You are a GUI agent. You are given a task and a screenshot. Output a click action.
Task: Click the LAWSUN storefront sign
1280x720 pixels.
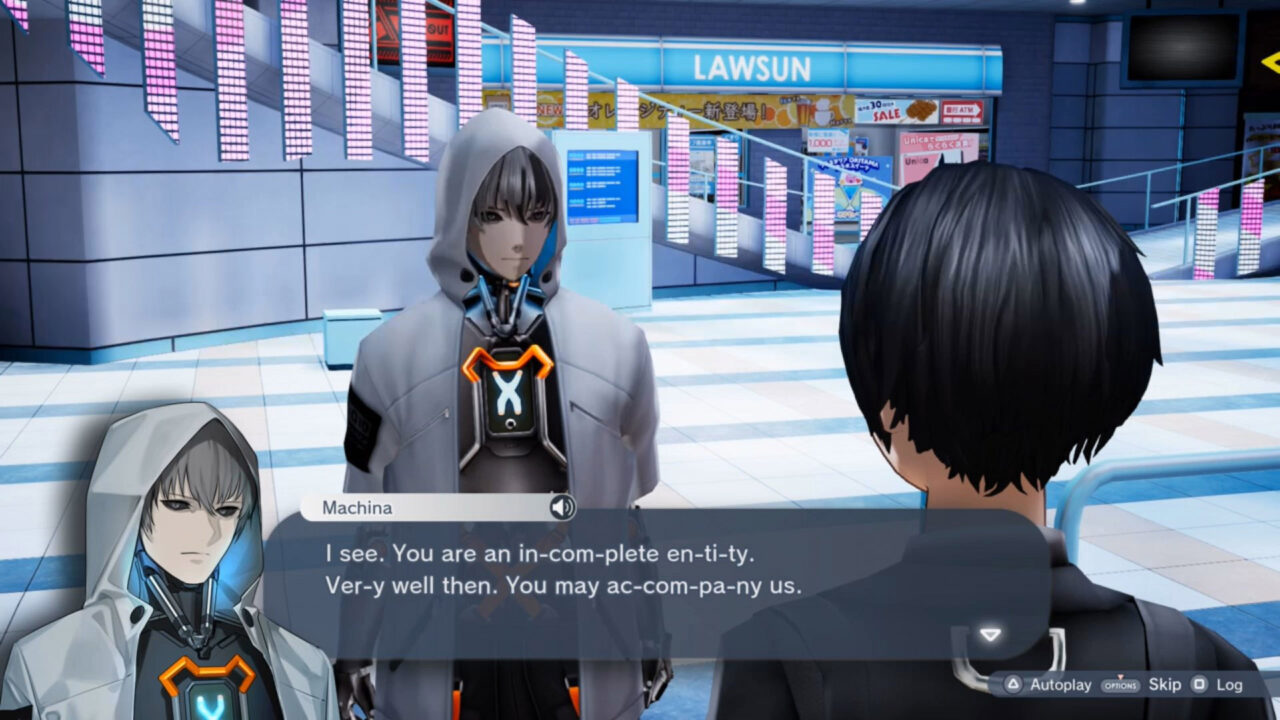[x=752, y=66]
